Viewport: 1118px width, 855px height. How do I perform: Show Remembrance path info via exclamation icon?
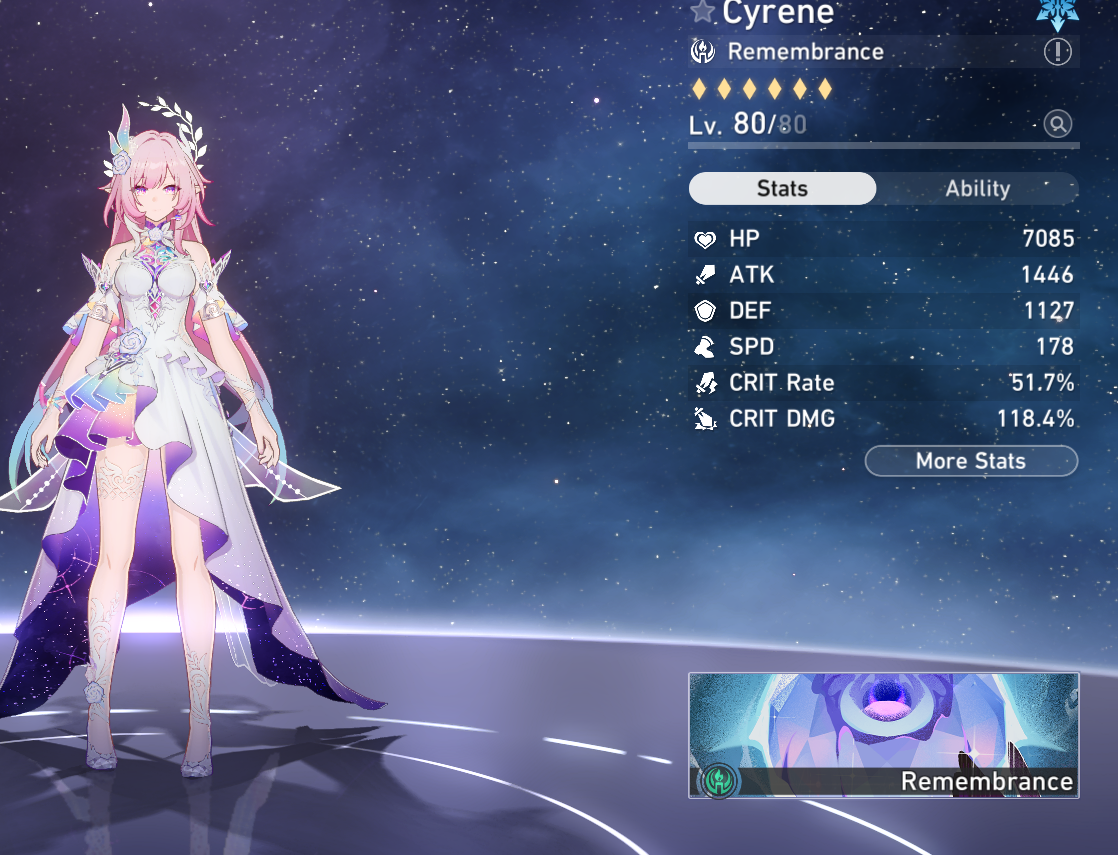click(x=1057, y=52)
